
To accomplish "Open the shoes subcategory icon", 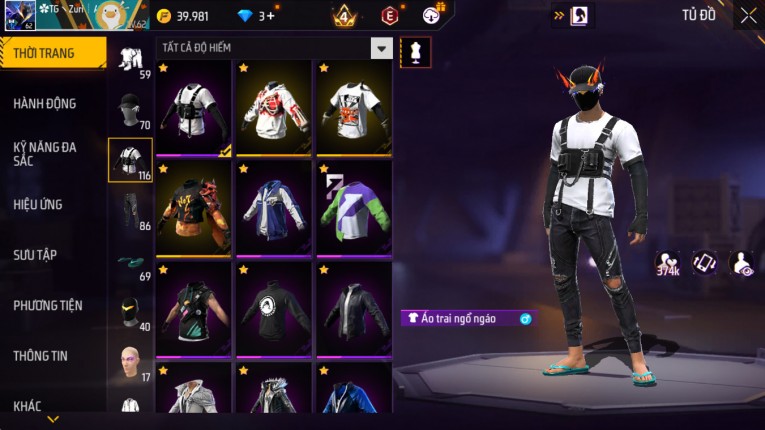I will tap(130, 262).
